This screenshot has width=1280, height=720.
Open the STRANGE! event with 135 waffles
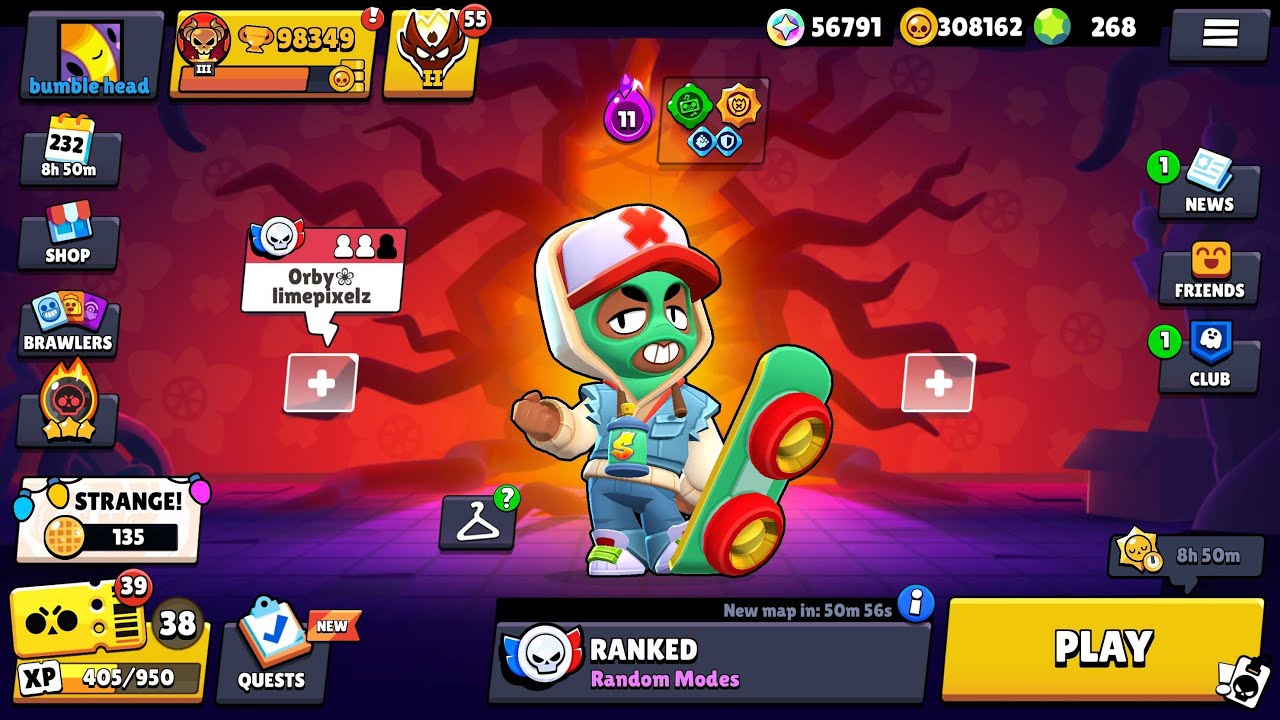(x=108, y=520)
